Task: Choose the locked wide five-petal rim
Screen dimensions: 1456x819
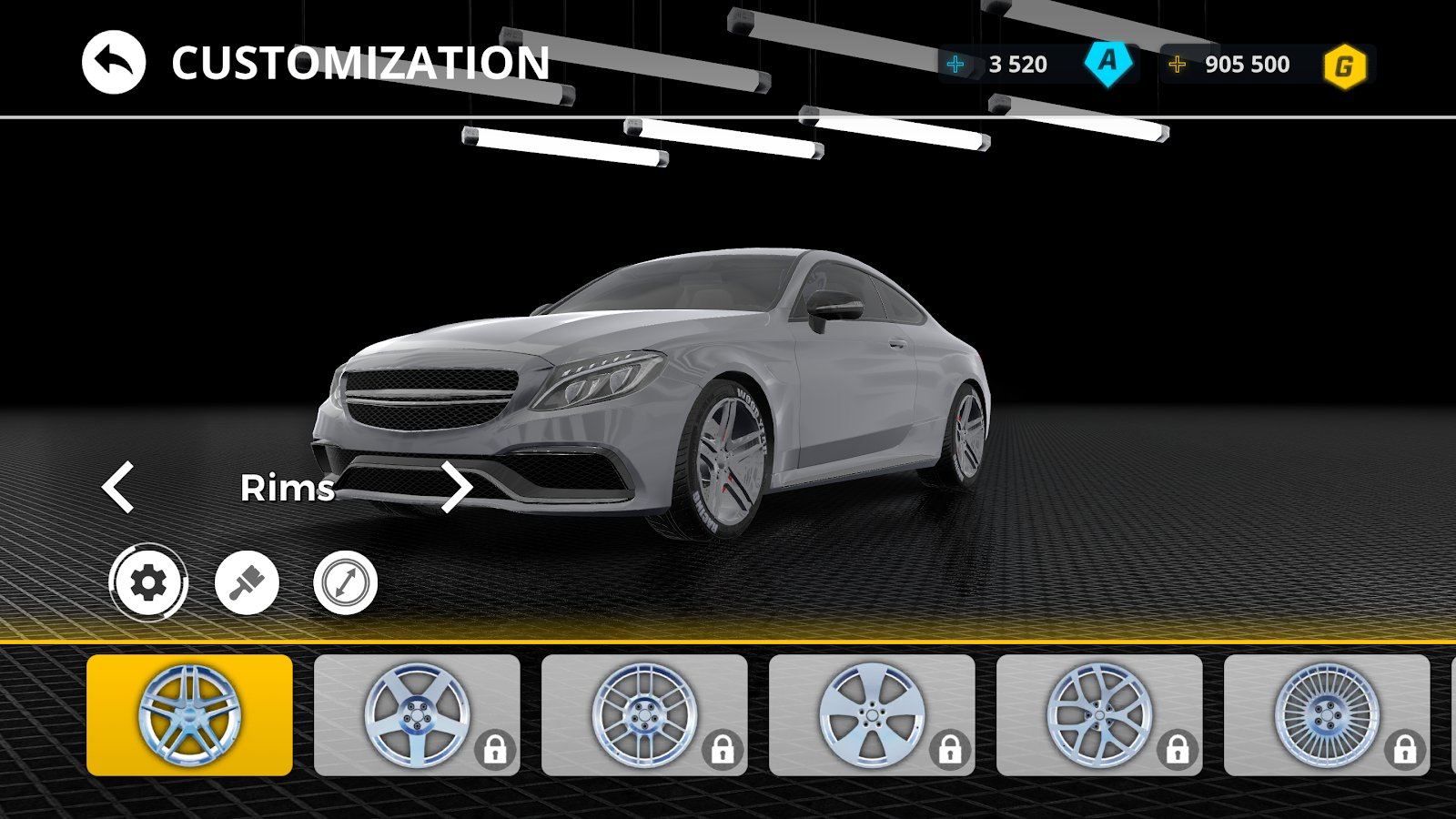Action: (872, 715)
